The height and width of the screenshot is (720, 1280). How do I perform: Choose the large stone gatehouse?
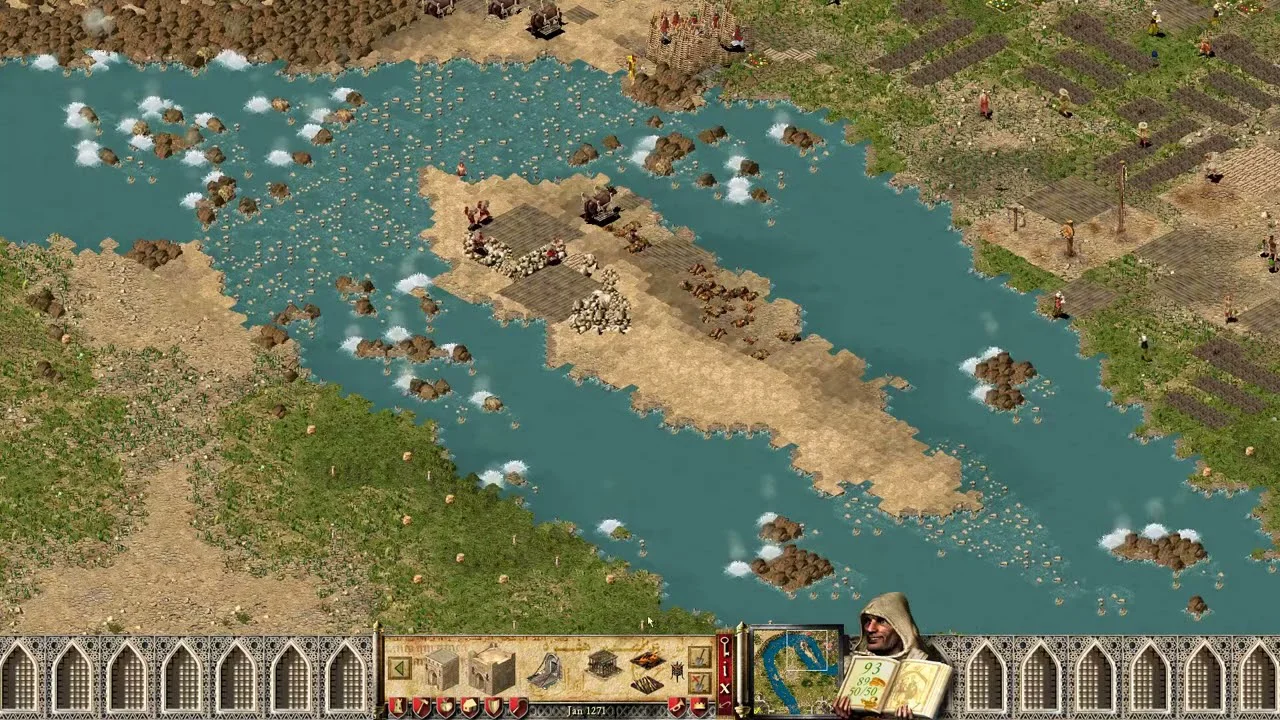click(x=491, y=669)
